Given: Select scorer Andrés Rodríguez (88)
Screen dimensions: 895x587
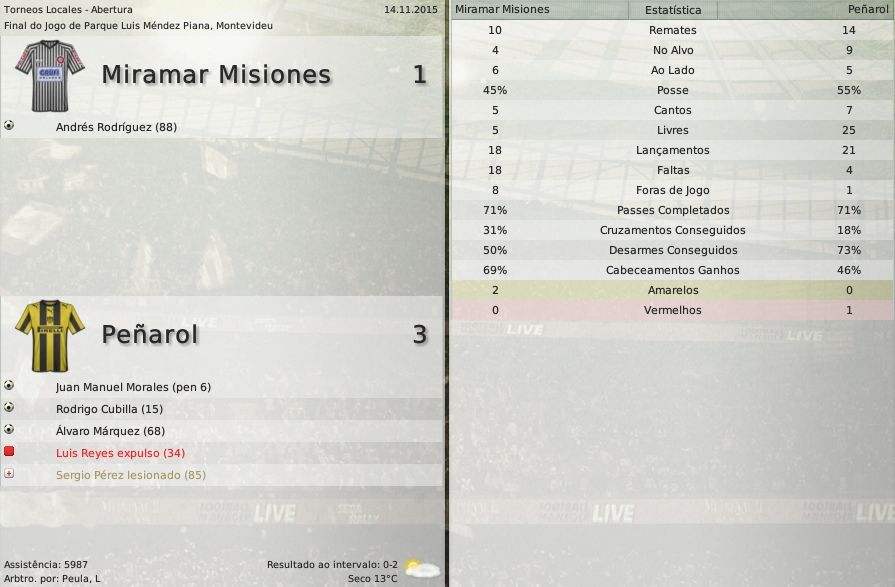Looking at the screenshot, I should (x=116, y=127).
